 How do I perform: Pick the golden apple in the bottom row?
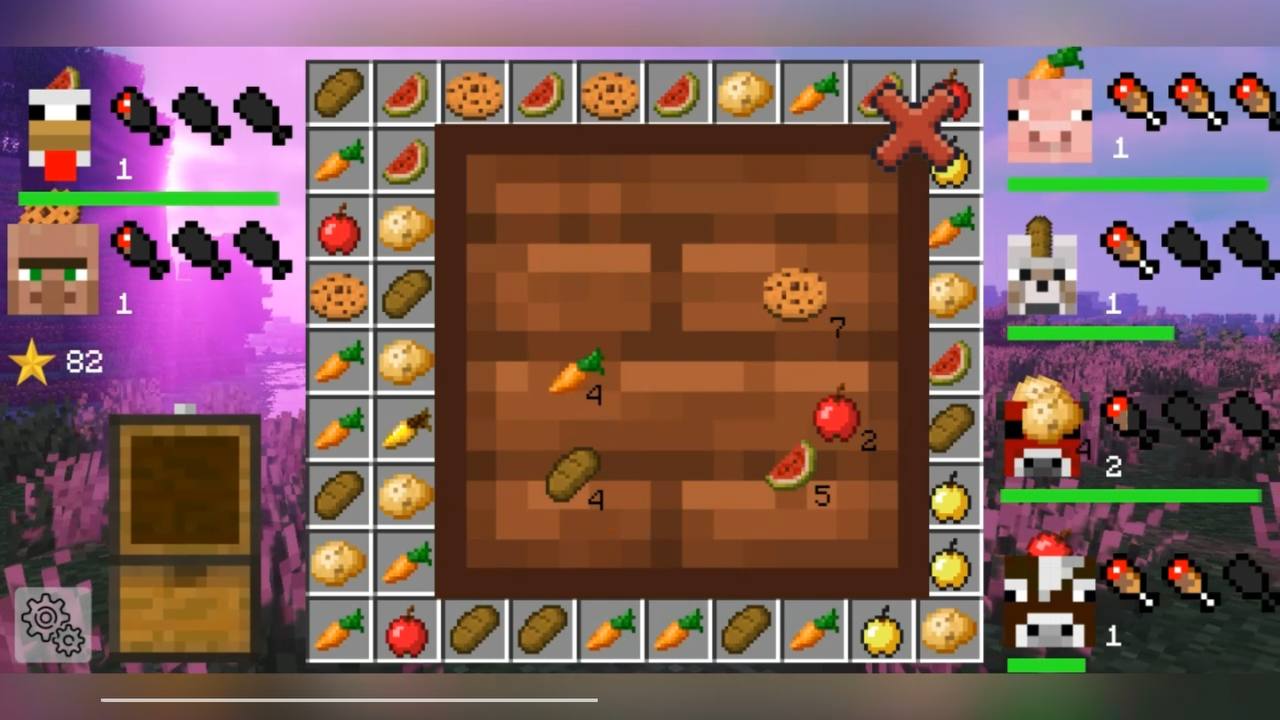coord(881,632)
